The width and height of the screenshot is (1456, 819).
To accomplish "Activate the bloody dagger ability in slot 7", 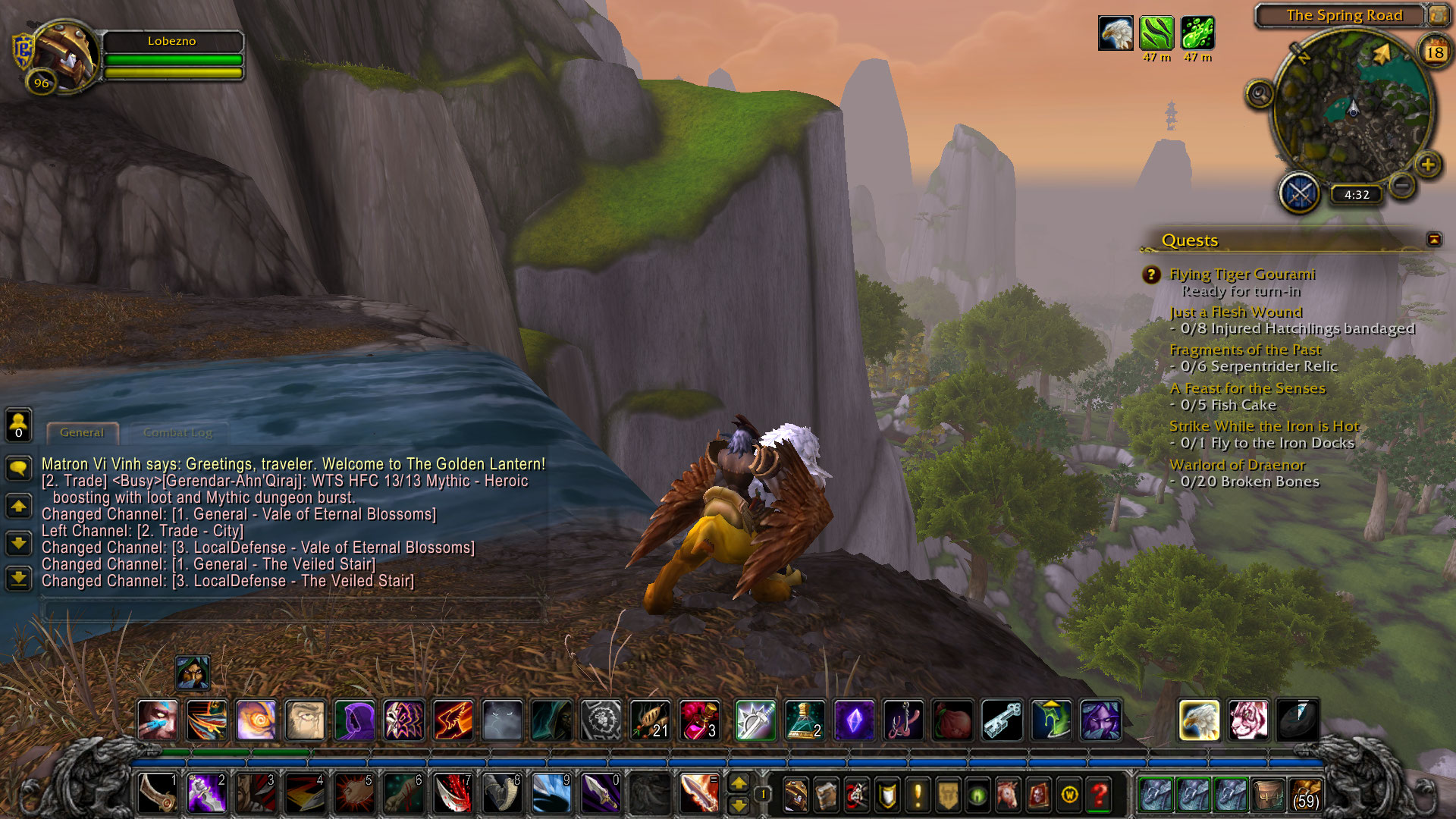I will tap(453, 794).
